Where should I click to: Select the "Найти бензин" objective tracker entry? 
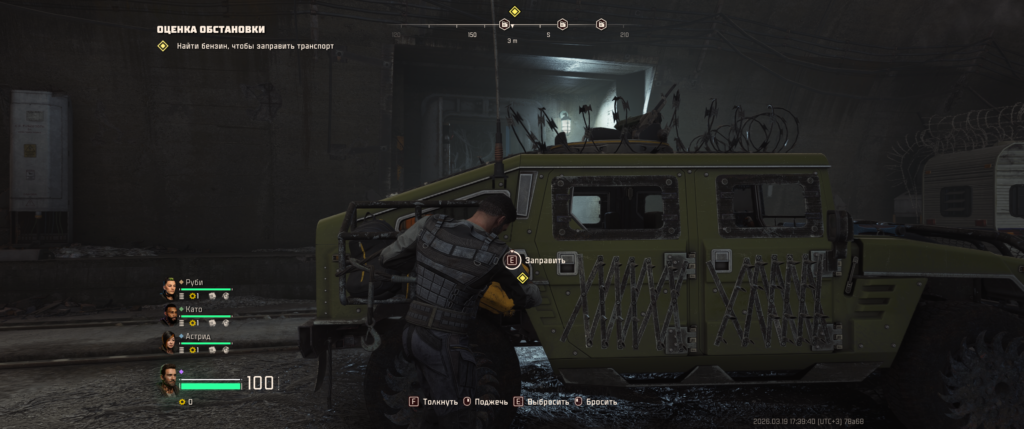point(245,46)
